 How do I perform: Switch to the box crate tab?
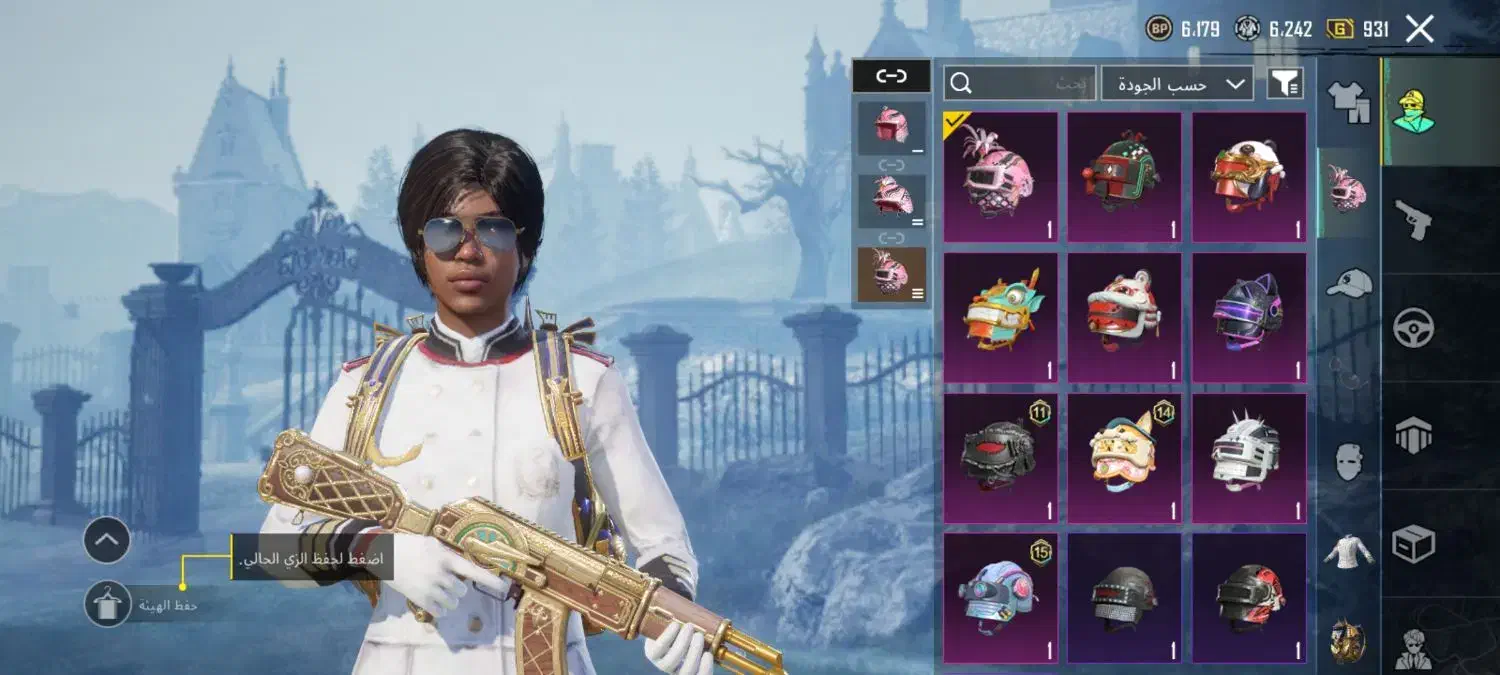point(1414,543)
